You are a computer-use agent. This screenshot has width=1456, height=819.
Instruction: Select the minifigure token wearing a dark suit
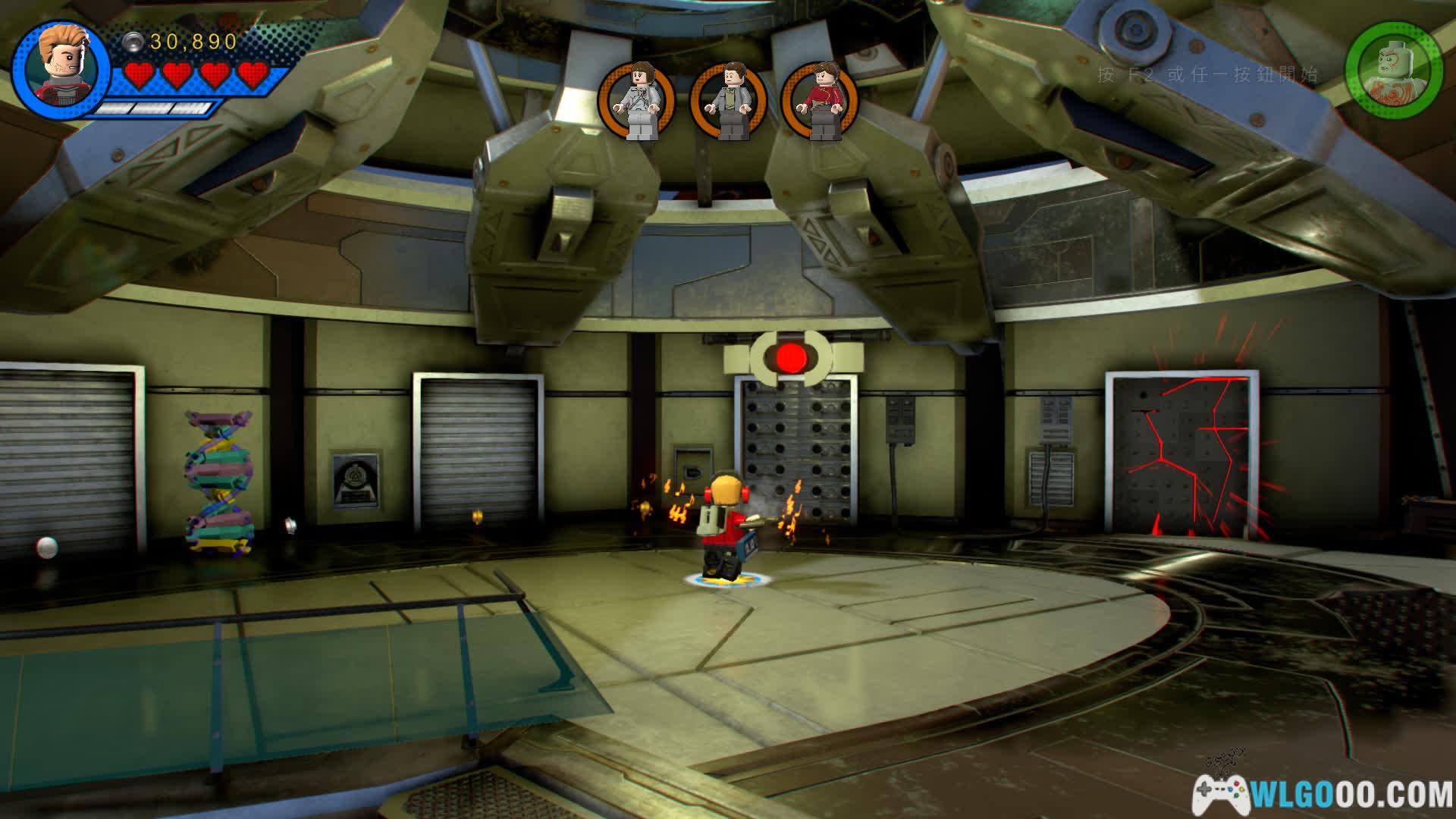pos(730,100)
